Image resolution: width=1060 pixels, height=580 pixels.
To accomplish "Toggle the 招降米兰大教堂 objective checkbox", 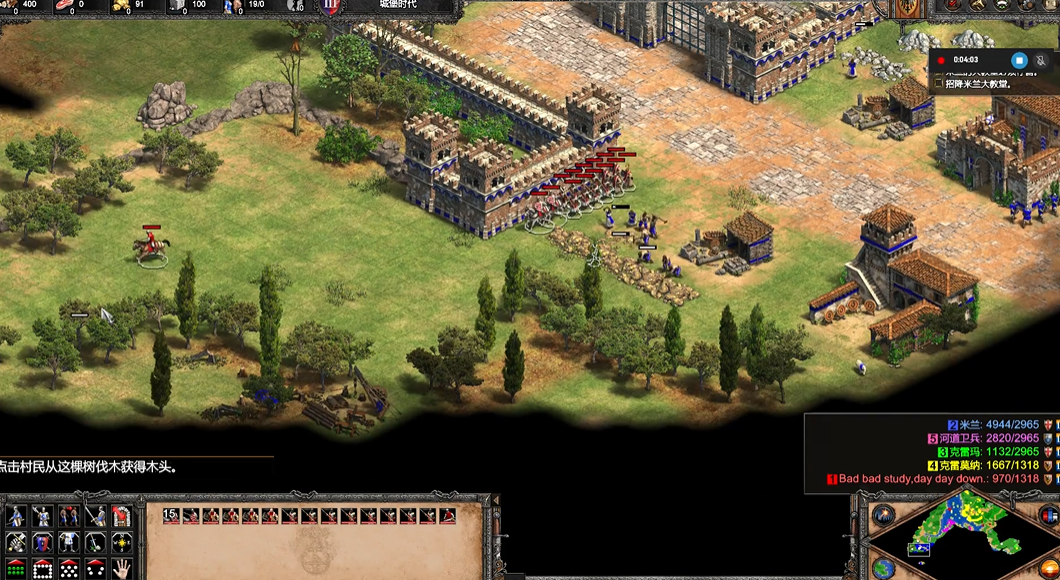I will [937, 84].
